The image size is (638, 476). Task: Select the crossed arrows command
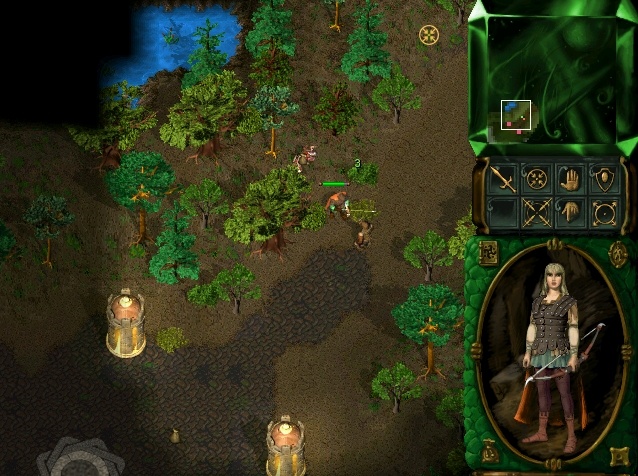(537, 212)
